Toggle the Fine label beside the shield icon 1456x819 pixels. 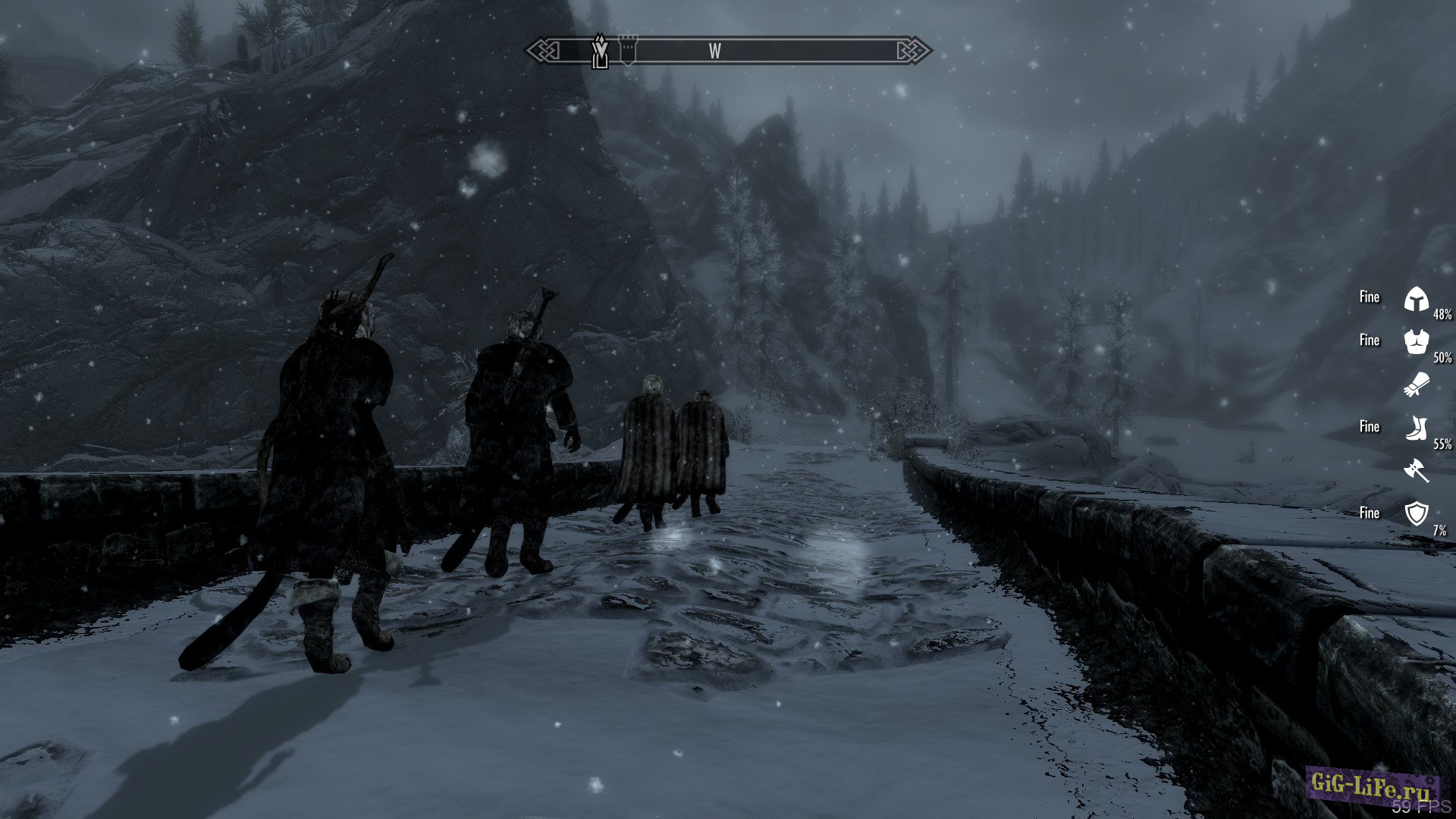pyautogui.click(x=1370, y=513)
